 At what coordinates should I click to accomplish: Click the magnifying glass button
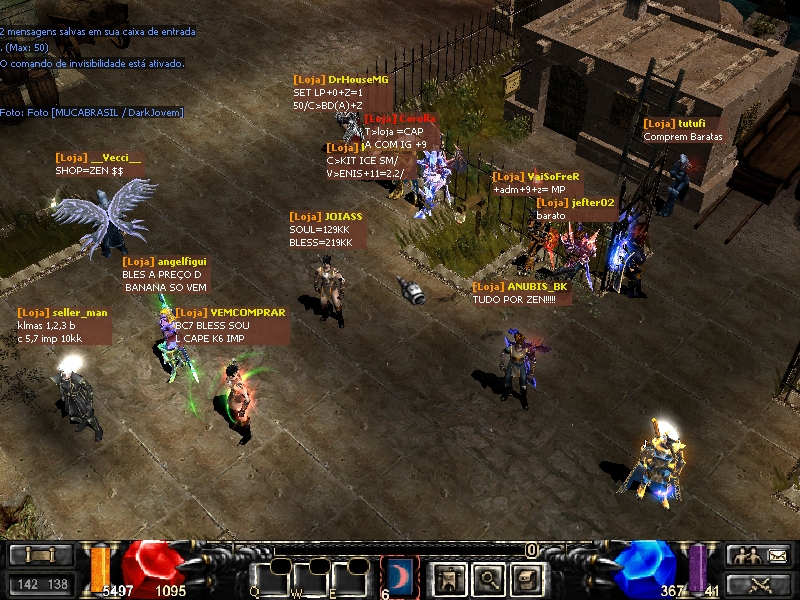[486, 578]
